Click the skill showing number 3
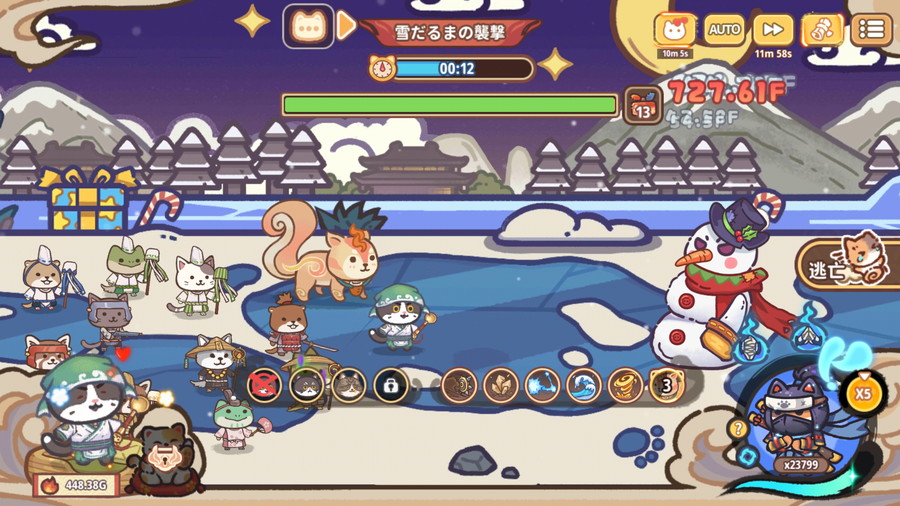 point(667,385)
